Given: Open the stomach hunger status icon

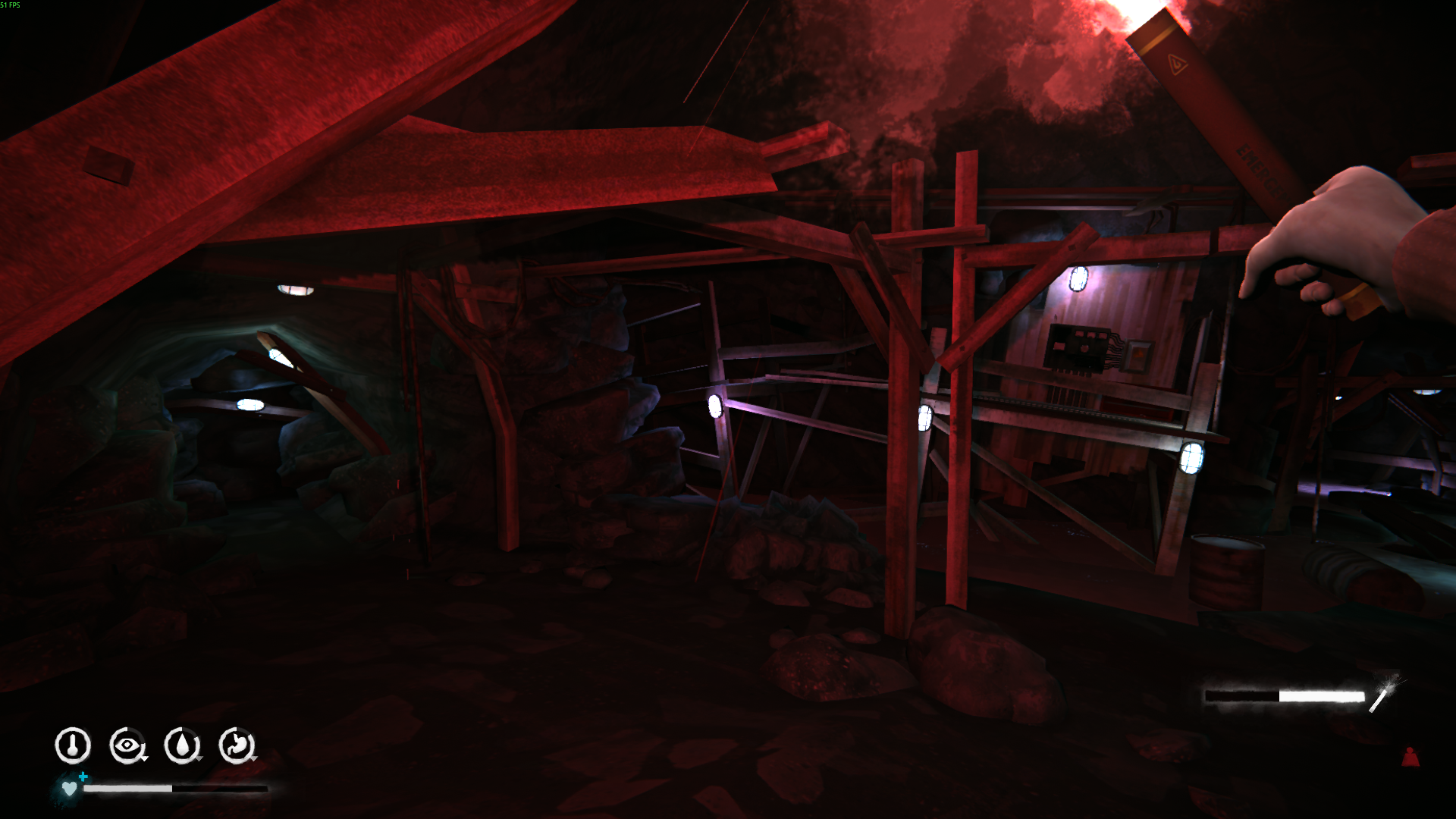Looking at the screenshot, I should [237, 745].
